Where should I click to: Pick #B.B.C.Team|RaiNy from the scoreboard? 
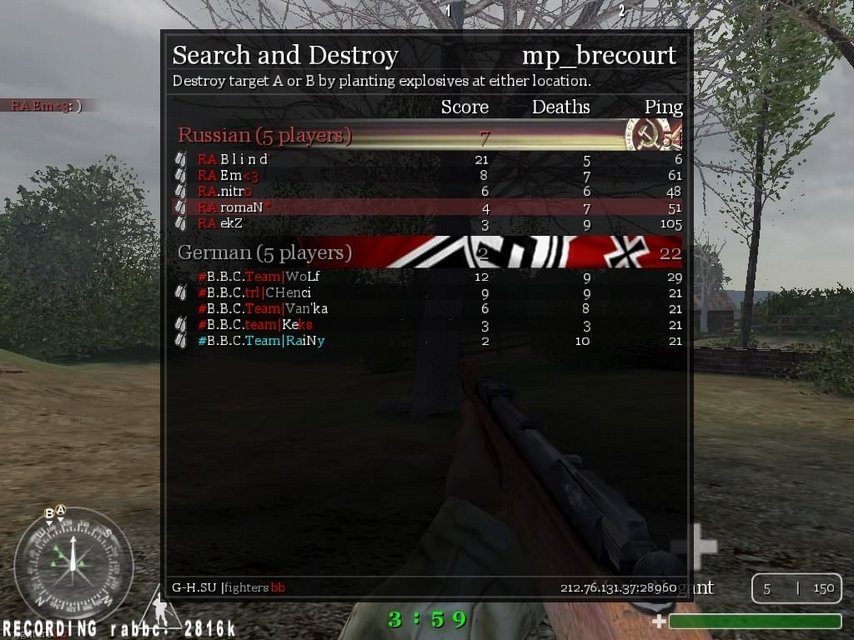click(x=261, y=340)
